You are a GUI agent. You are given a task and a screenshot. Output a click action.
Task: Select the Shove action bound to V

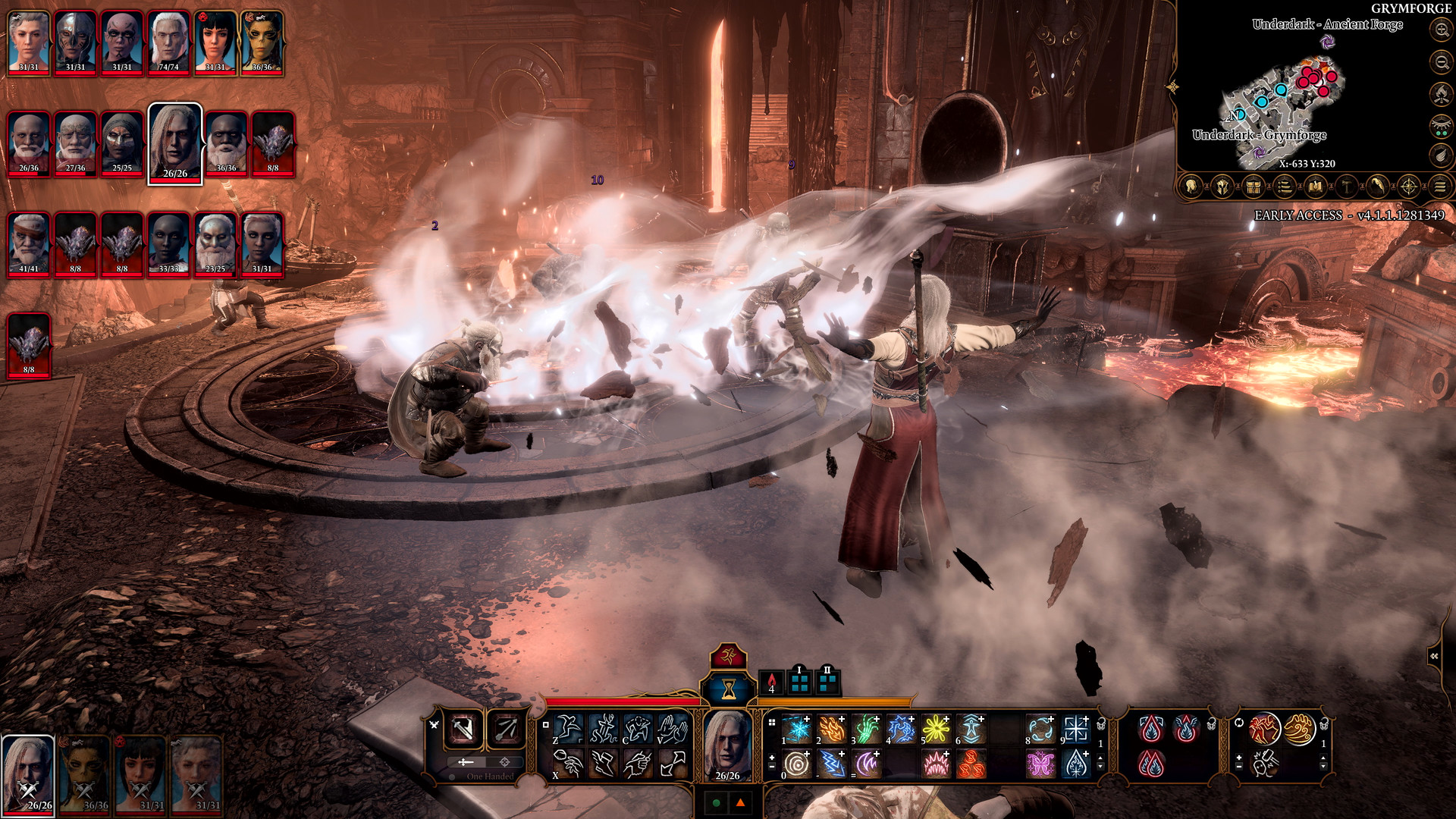(x=672, y=728)
